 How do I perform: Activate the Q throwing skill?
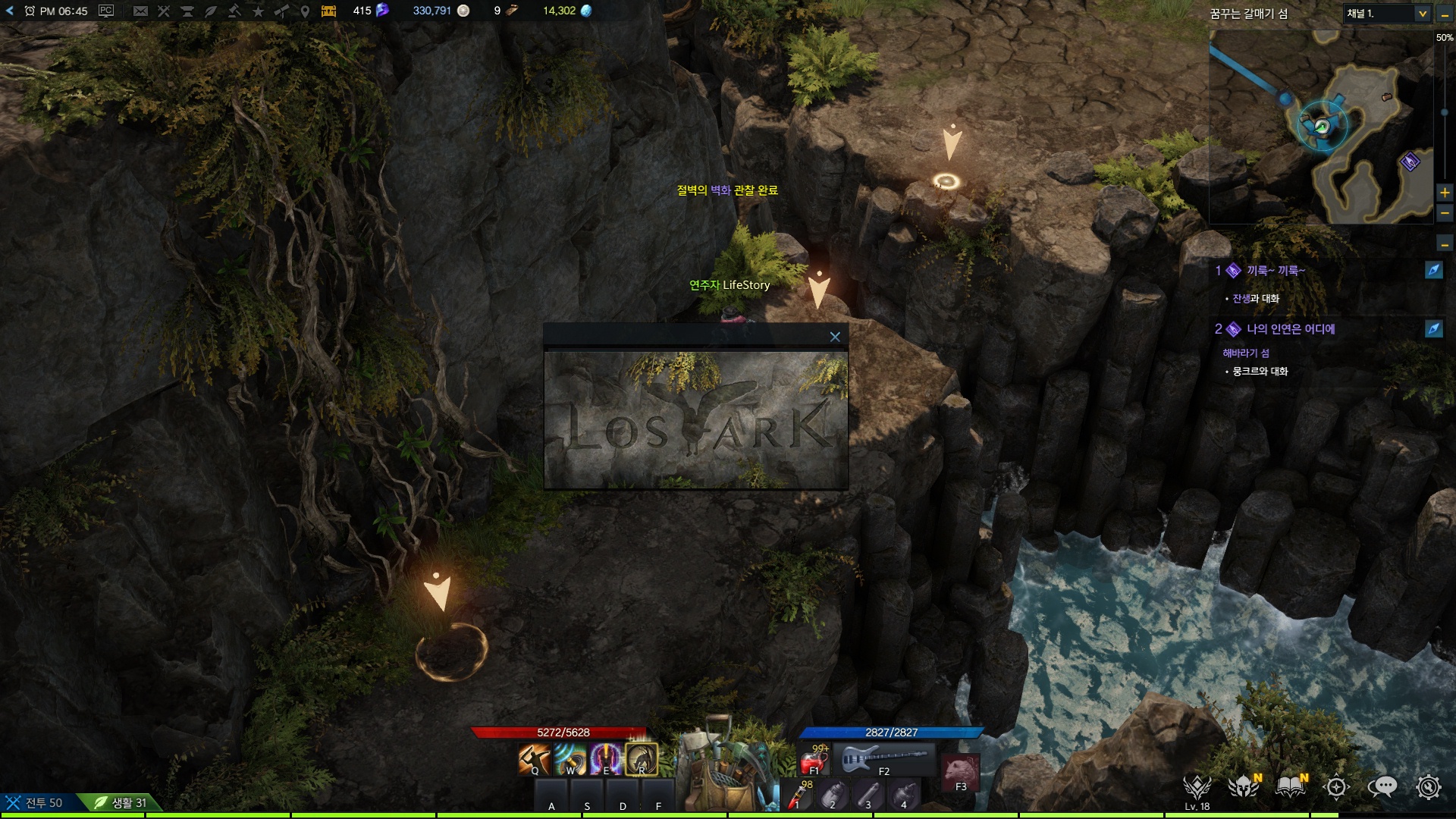[534, 758]
